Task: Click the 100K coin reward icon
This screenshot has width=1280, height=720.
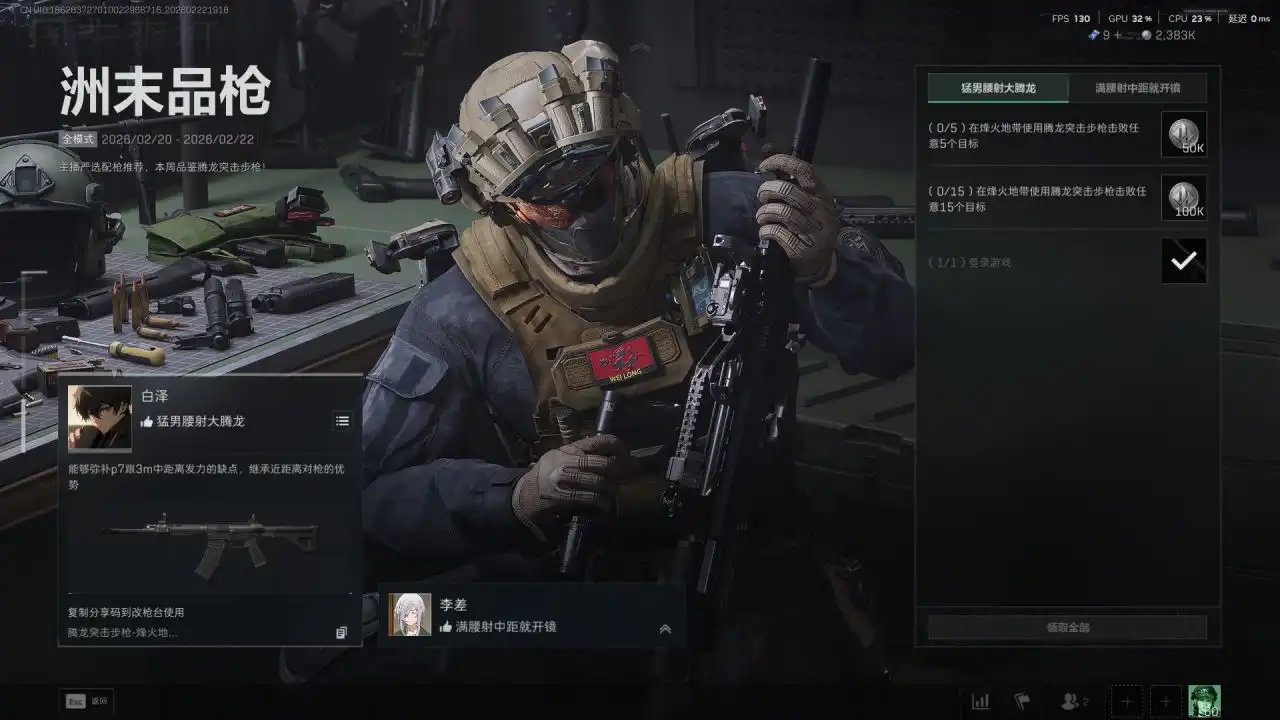Action: pos(1184,198)
